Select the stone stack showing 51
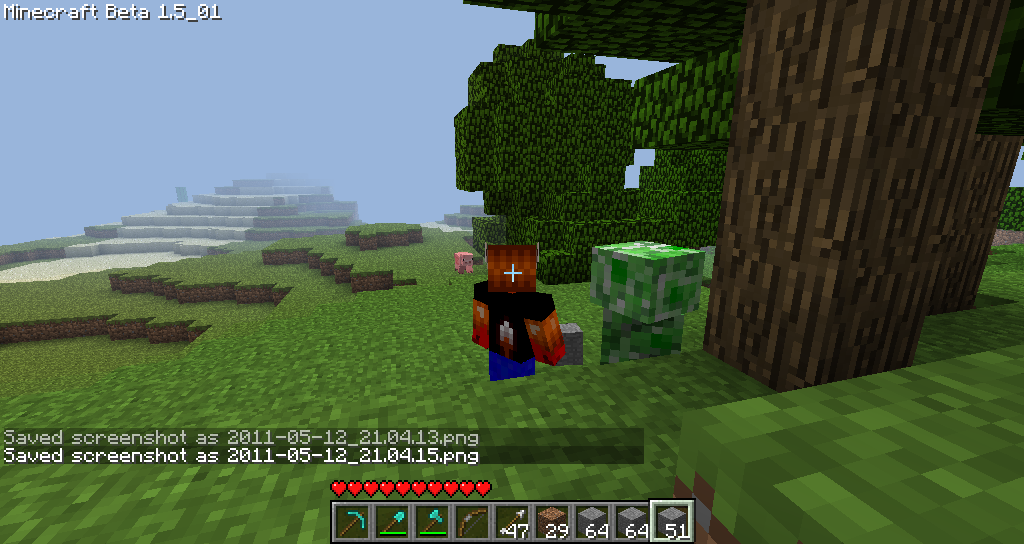 pos(671,521)
